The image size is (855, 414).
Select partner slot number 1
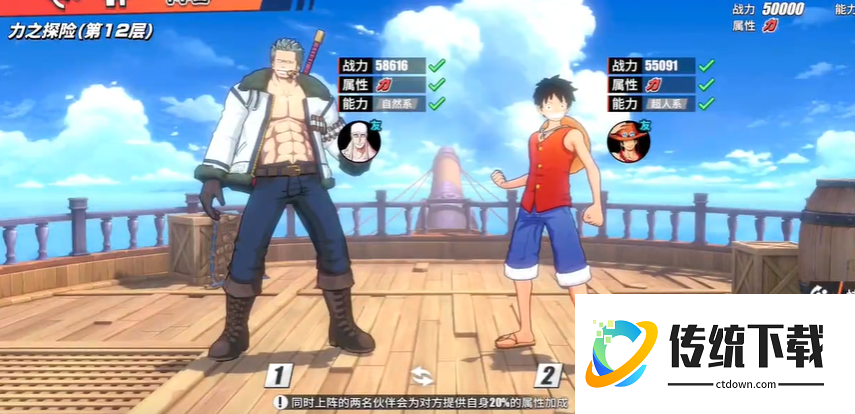(x=281, y=376)
